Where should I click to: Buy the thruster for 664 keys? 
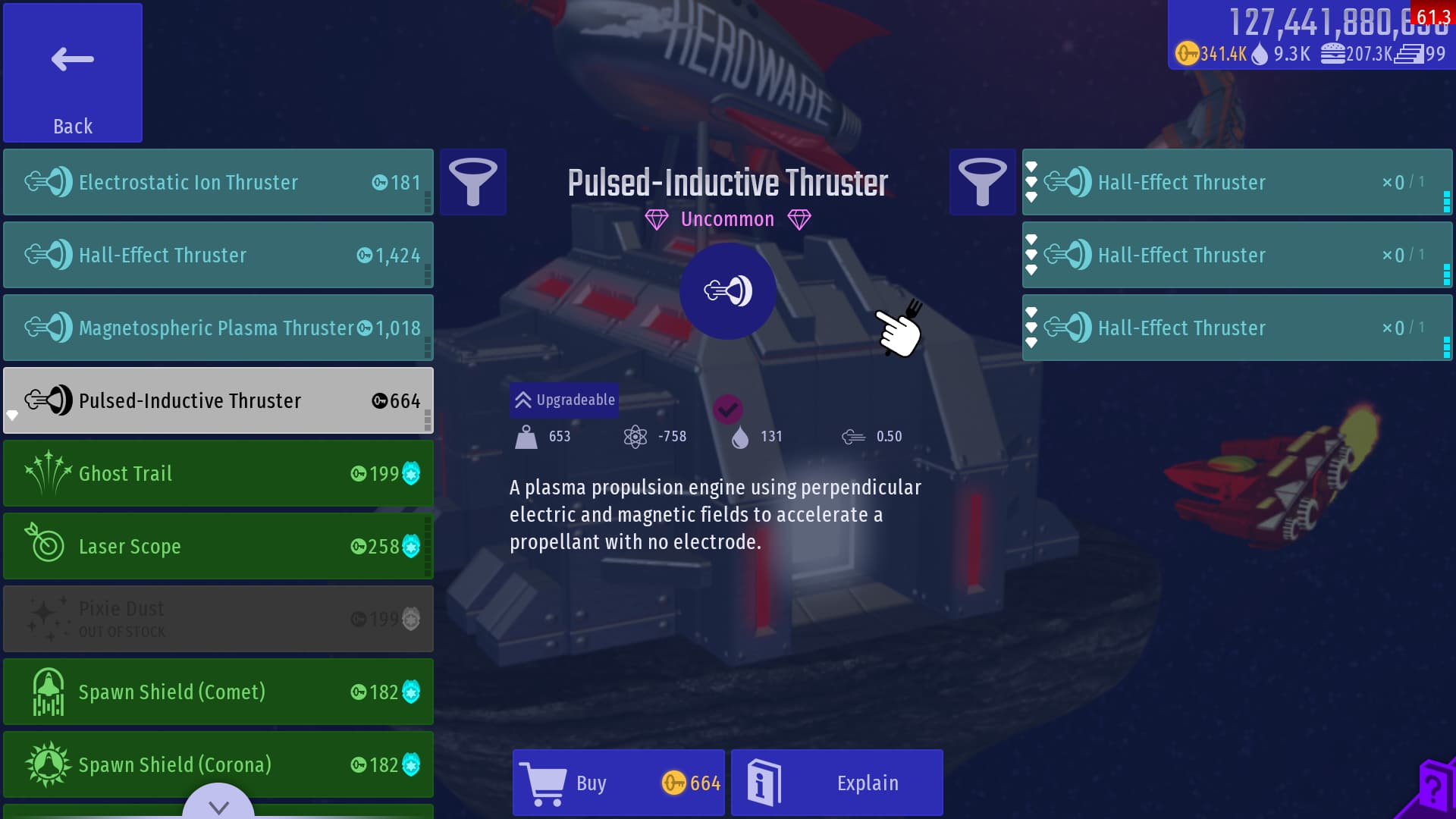tap(619, 783)
